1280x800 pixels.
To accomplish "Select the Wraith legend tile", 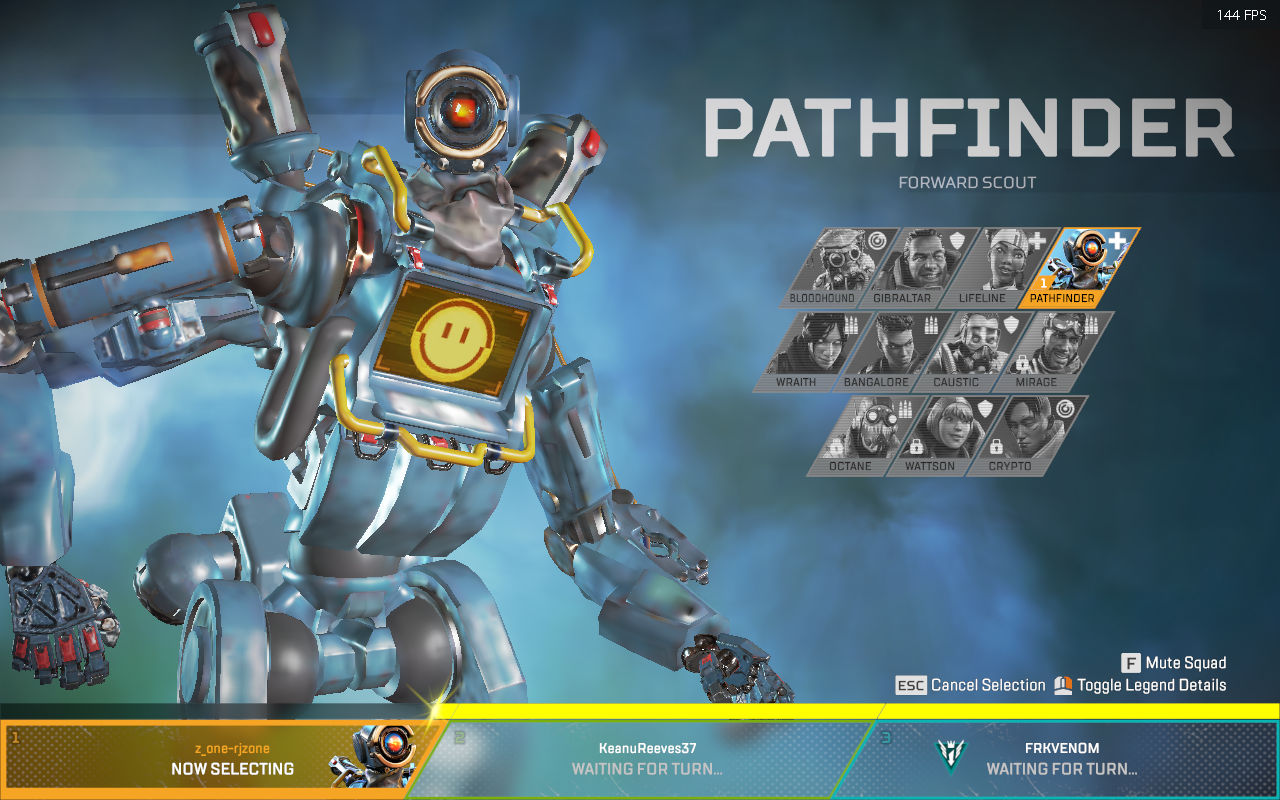I will [x=801, y=350].
